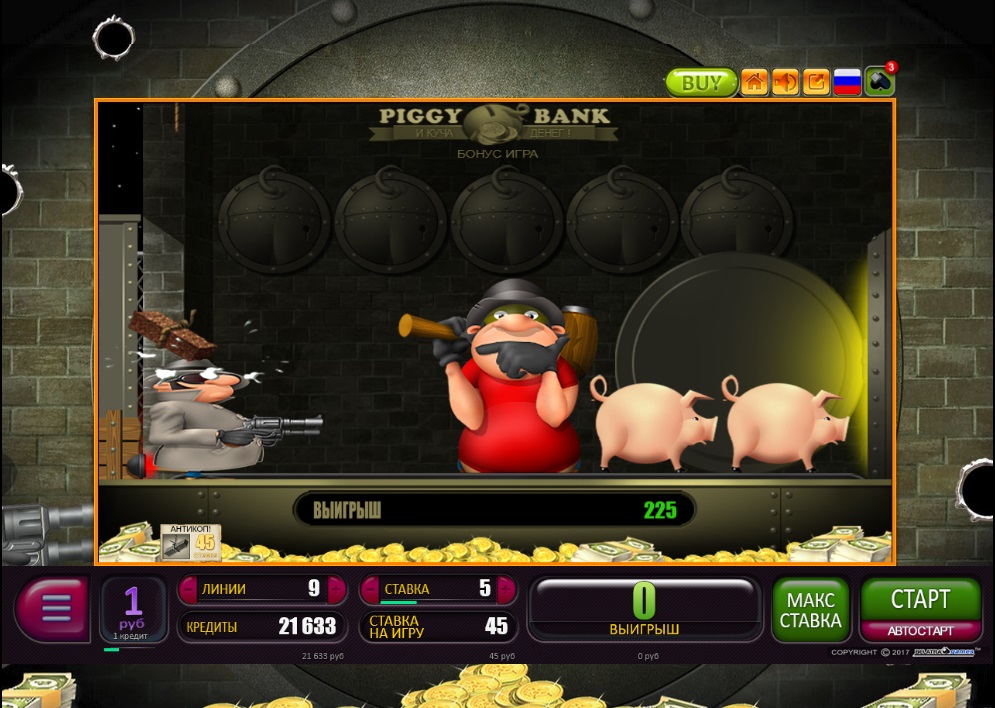Activate the АНТИКОП 45 bonus icon
995x708 pixels.
(x=190, y=542)
